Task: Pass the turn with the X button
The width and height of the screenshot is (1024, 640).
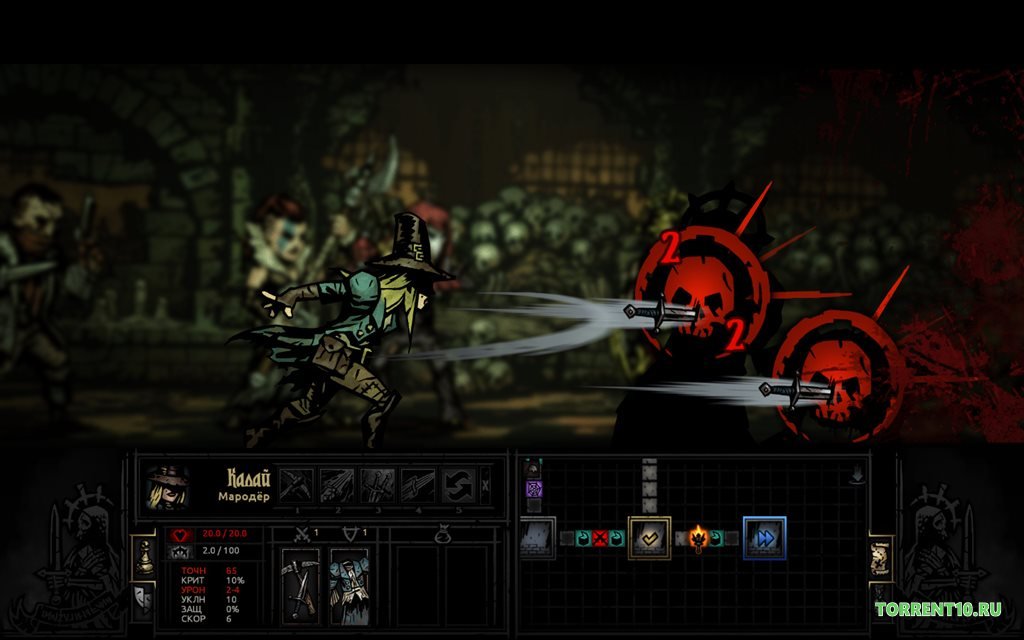Action: coord(486,484)
